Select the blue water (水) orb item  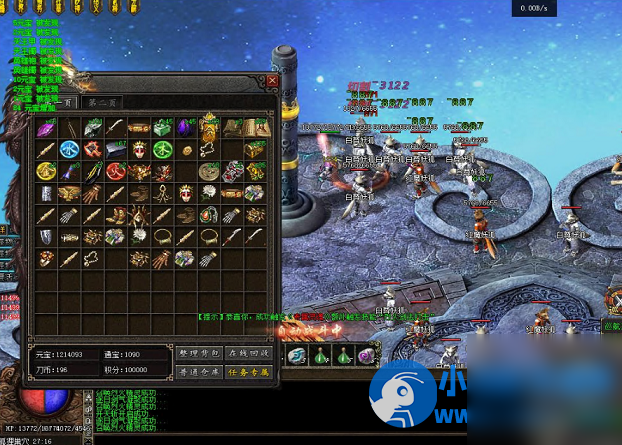[x=69, y=149]
